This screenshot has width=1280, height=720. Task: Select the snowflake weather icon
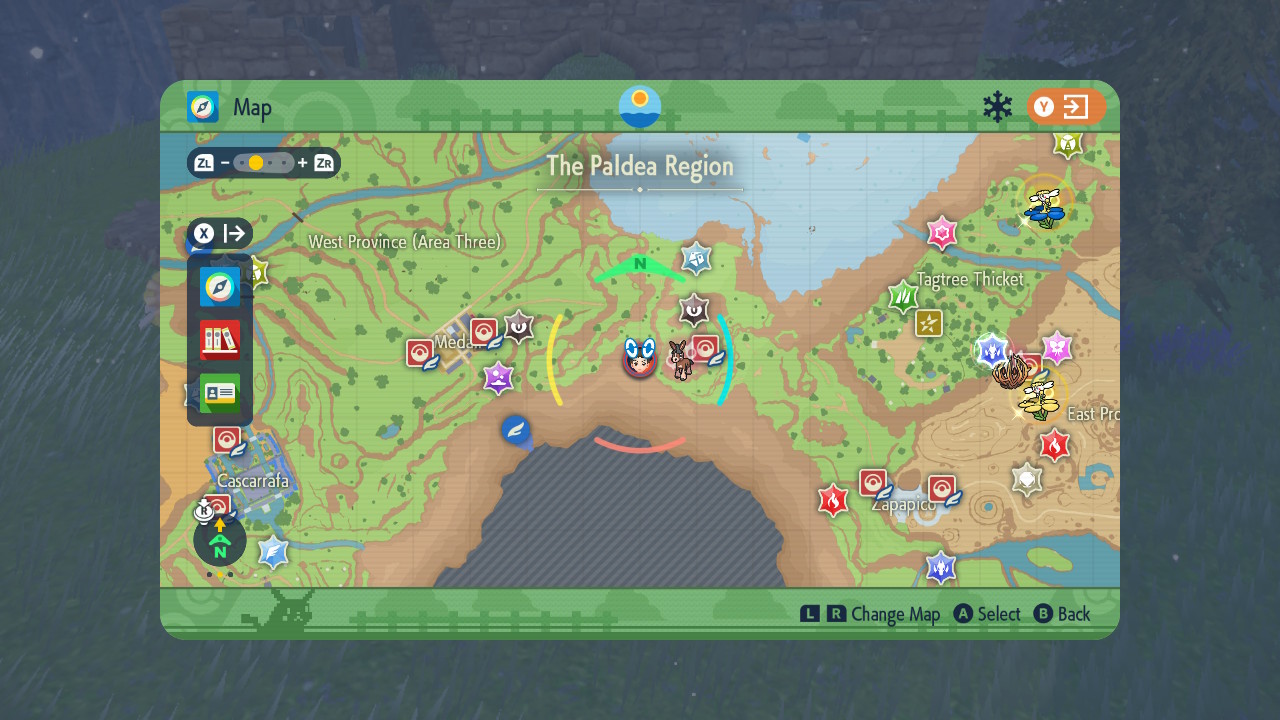[x=997, y=107]
